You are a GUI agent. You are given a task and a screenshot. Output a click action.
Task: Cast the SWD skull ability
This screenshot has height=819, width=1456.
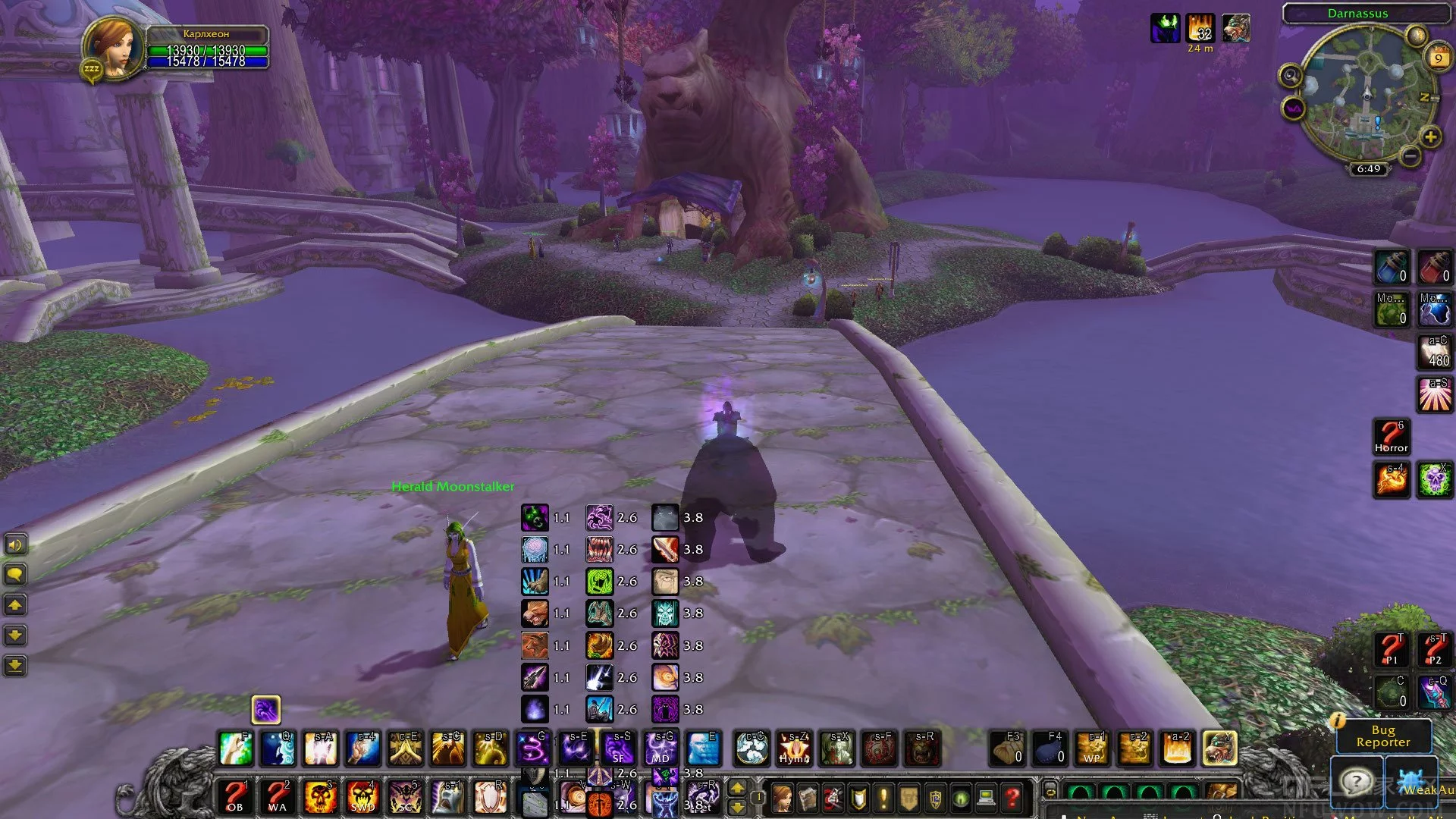362,797
